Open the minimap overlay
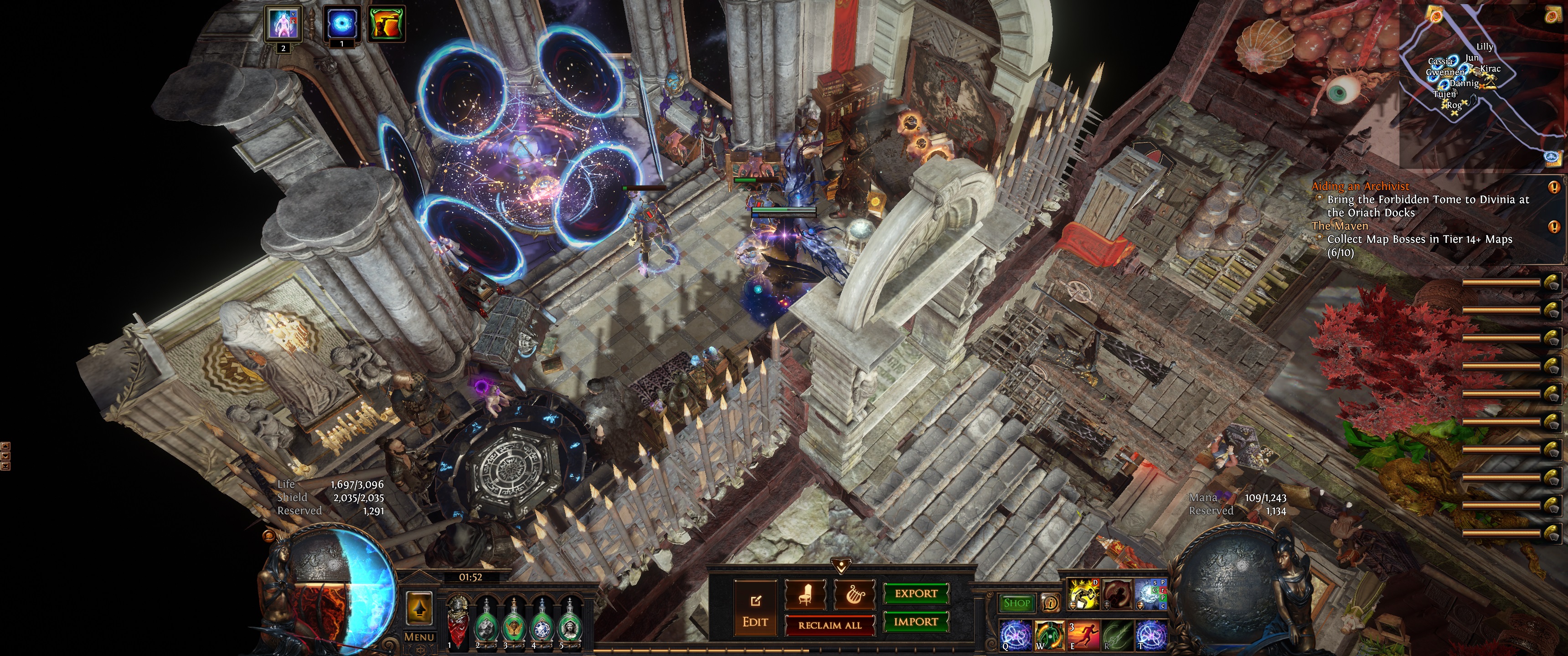The width and height of the screenshot is (1568, 656). tap(1479, 85)
